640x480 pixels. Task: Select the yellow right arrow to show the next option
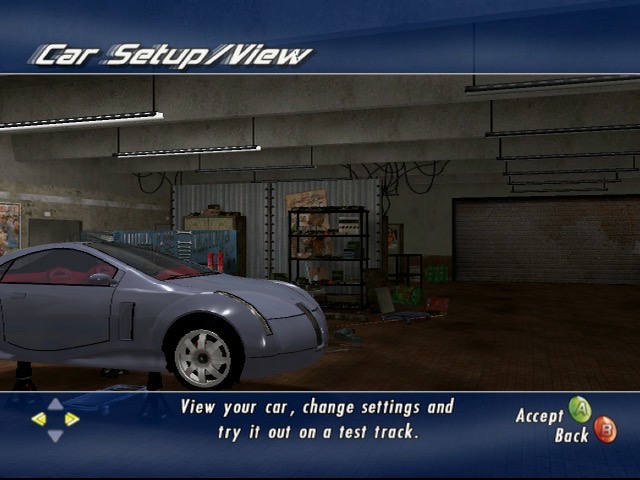72,419
